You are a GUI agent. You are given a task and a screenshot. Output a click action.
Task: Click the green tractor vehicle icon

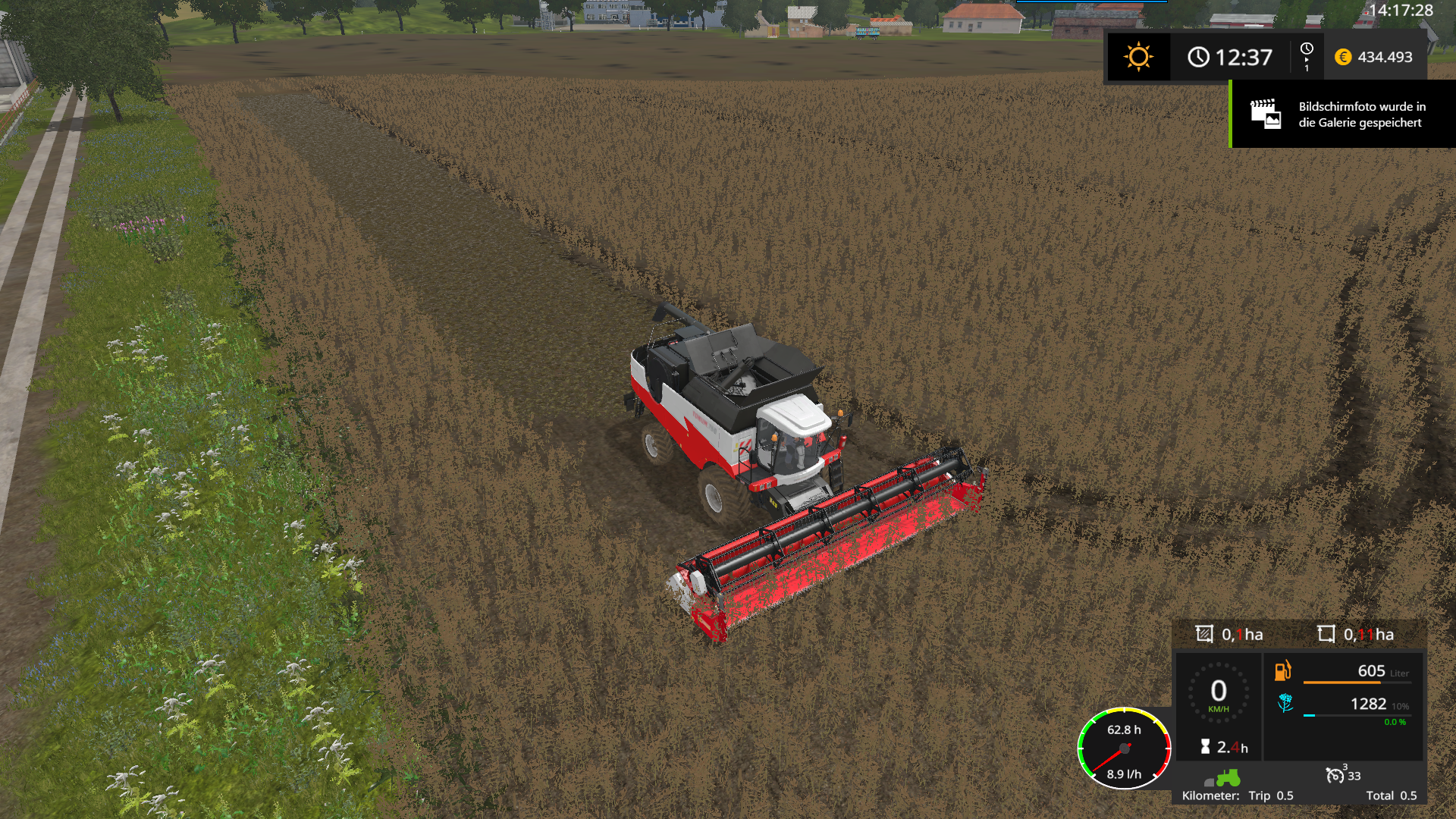coord(1228,777)
